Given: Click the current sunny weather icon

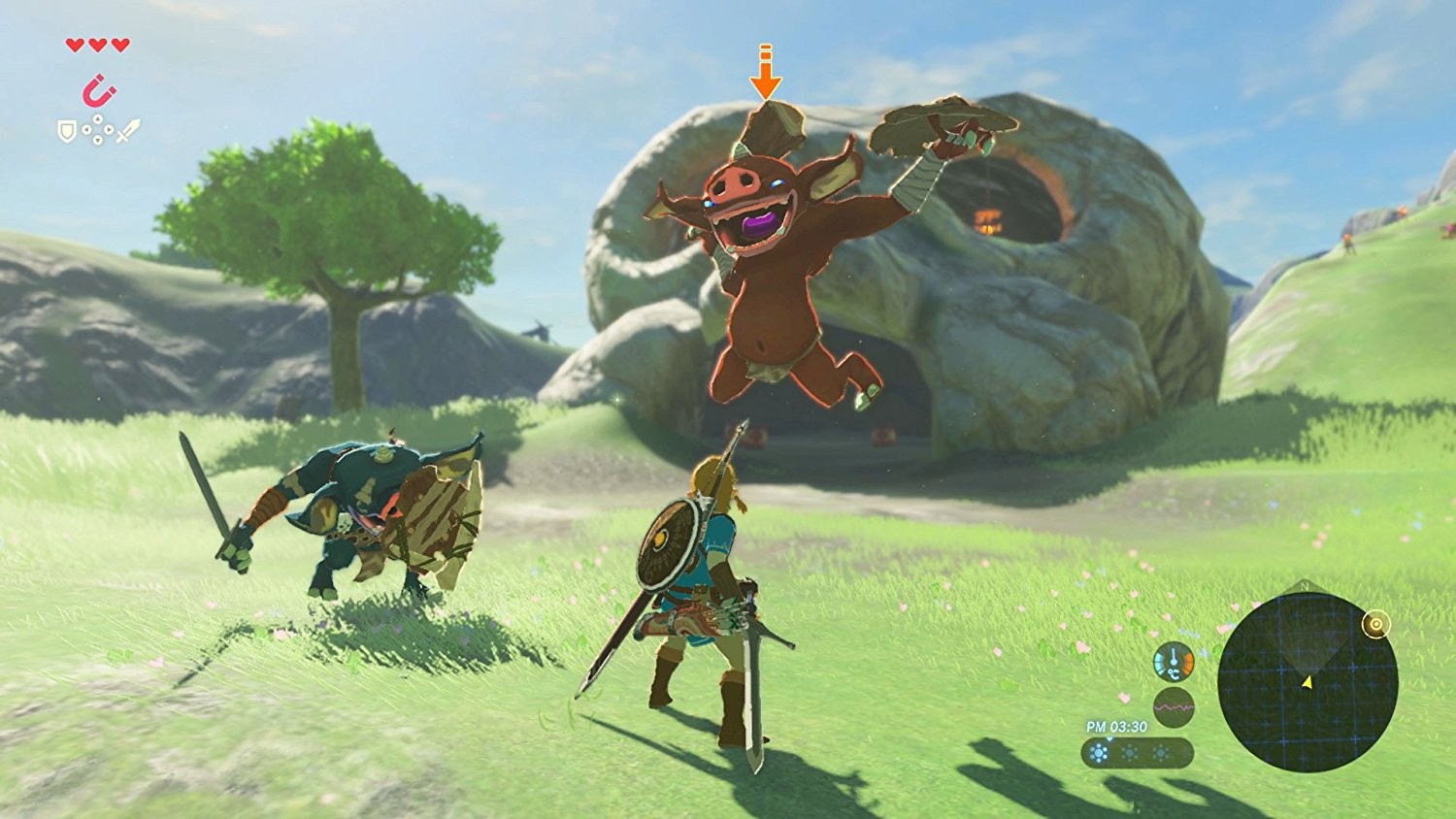Looking at the screenshot, I should [x=1099, y=752].
